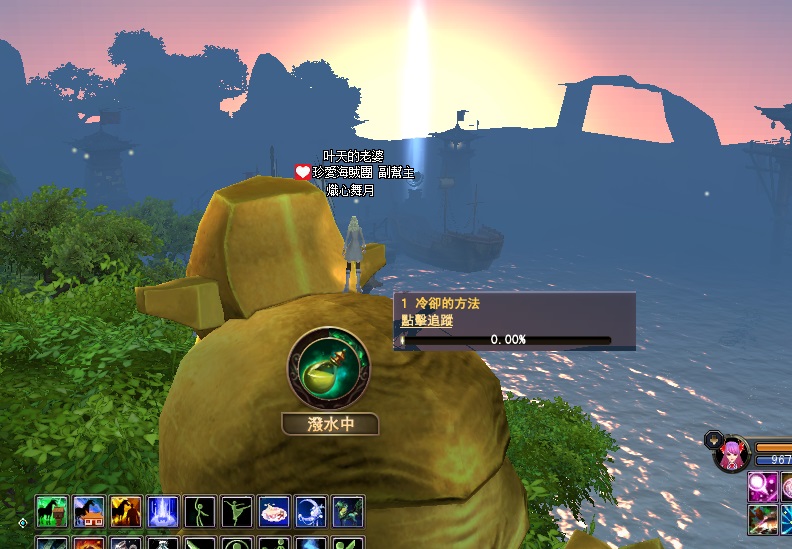Open the pink-haired character portrait

click(x=733, y=454)
